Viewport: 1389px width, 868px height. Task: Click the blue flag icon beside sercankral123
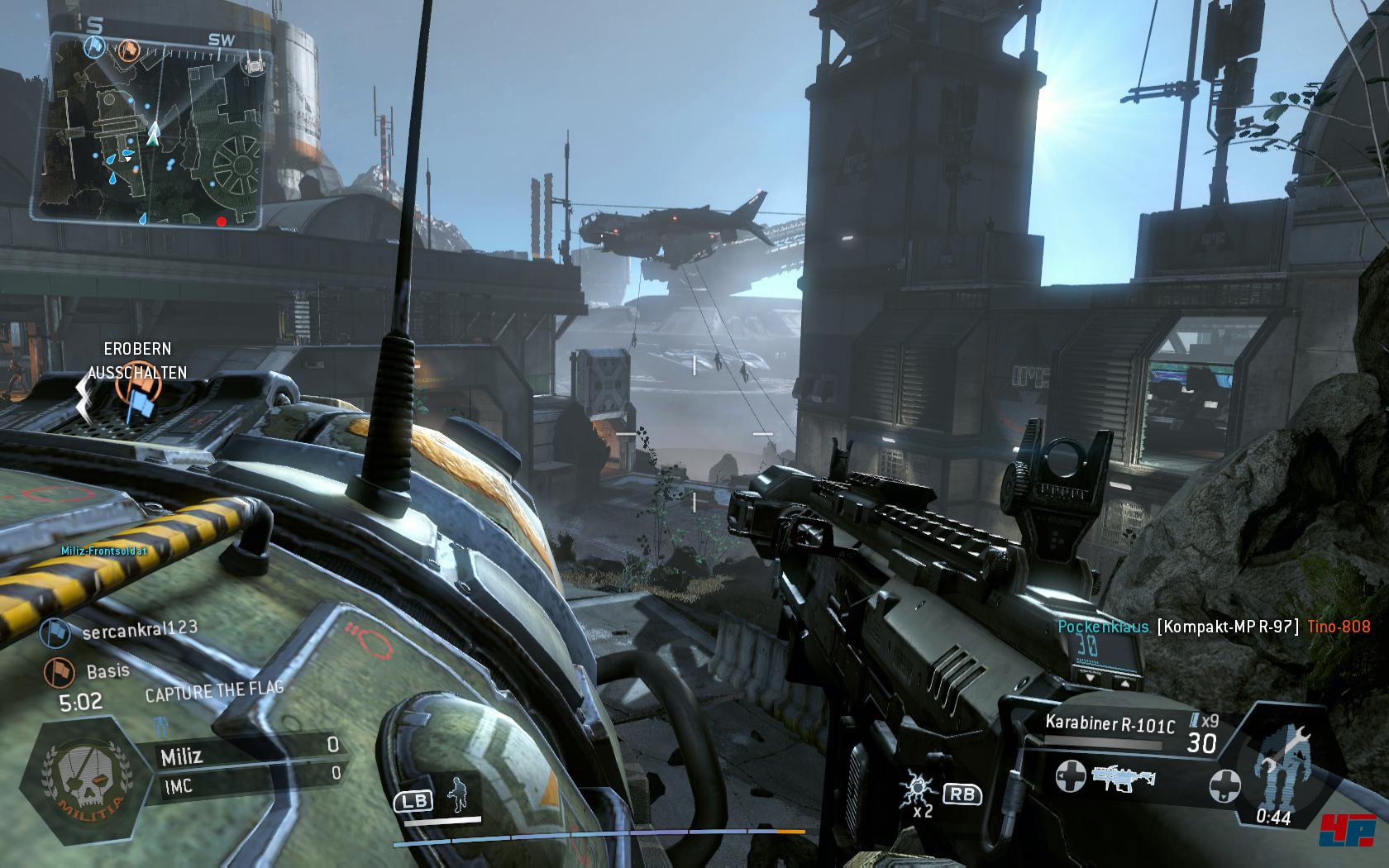tap(56, 632)
